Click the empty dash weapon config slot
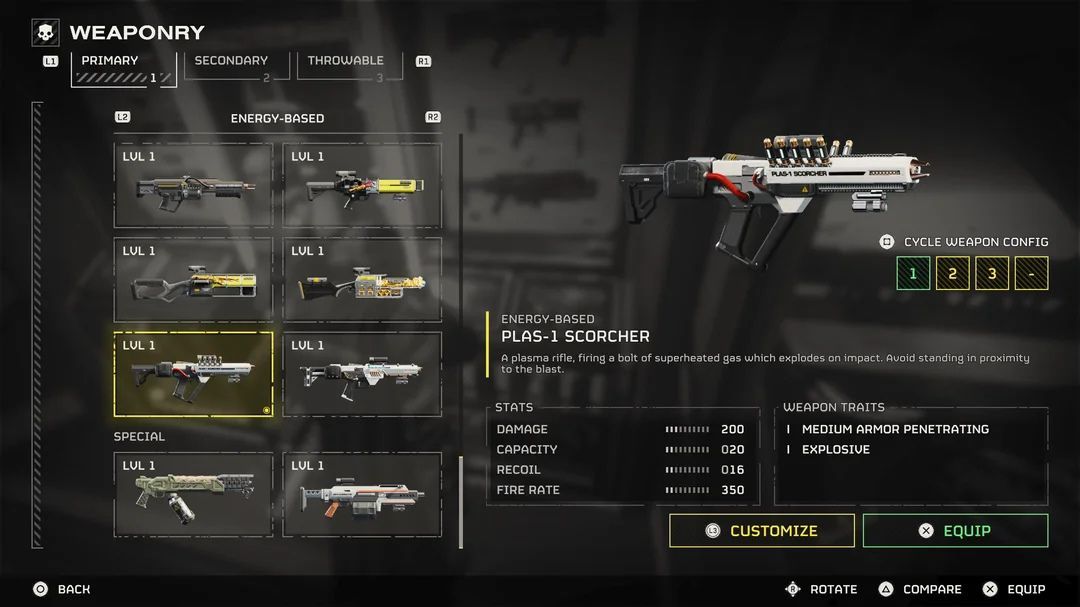This screenshot has height=607, width=1080. (x=1031, y=273)
